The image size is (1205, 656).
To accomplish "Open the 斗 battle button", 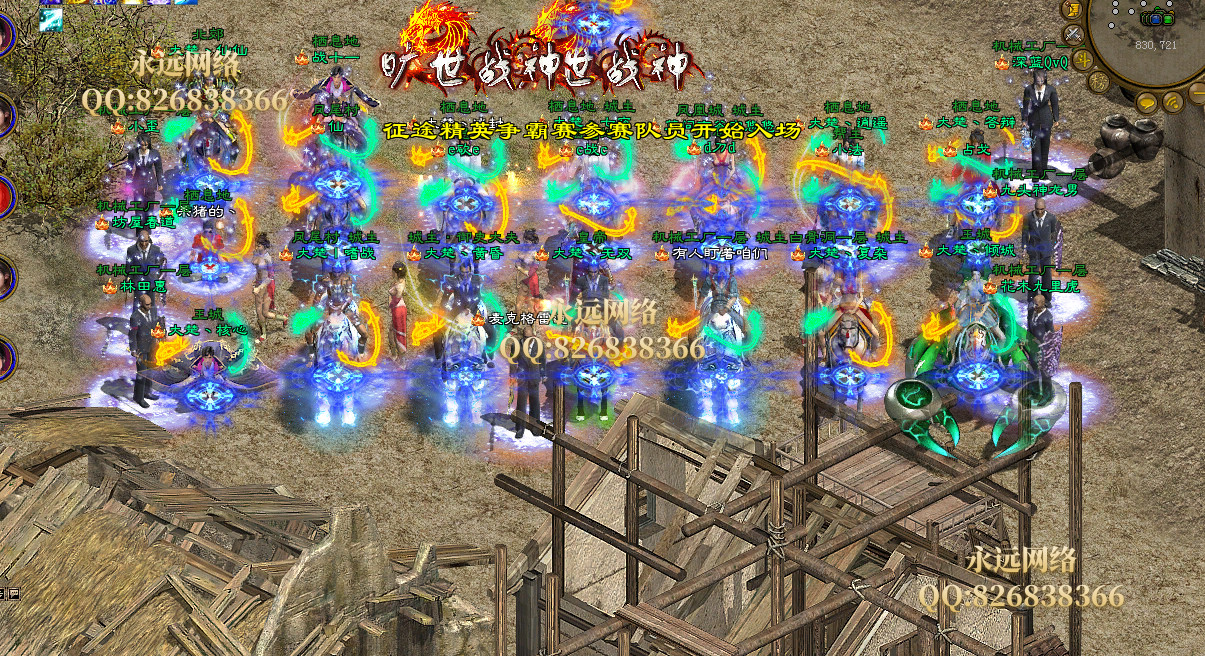I will pos(1083,60).
